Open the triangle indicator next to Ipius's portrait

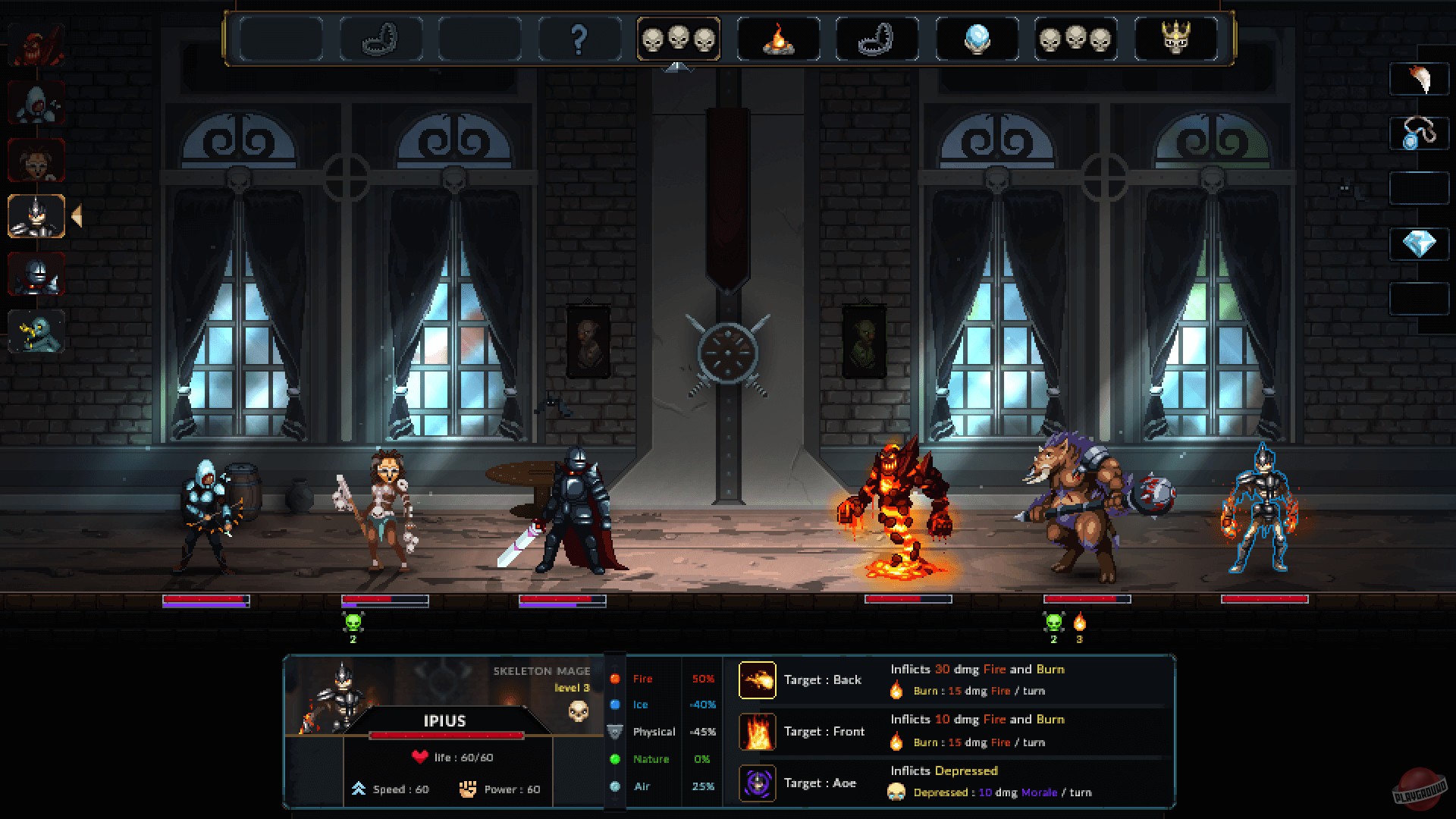(74, 216)
